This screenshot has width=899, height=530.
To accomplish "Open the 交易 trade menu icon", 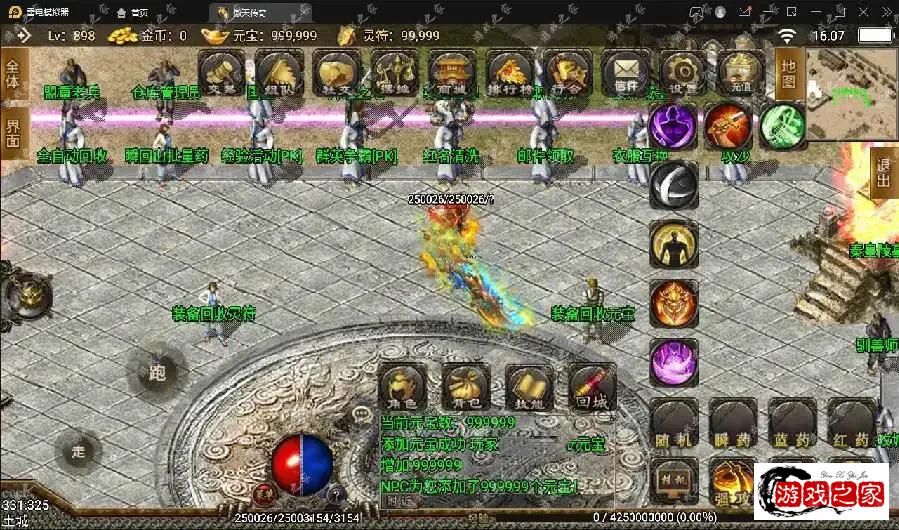I will tap(221, 73).
